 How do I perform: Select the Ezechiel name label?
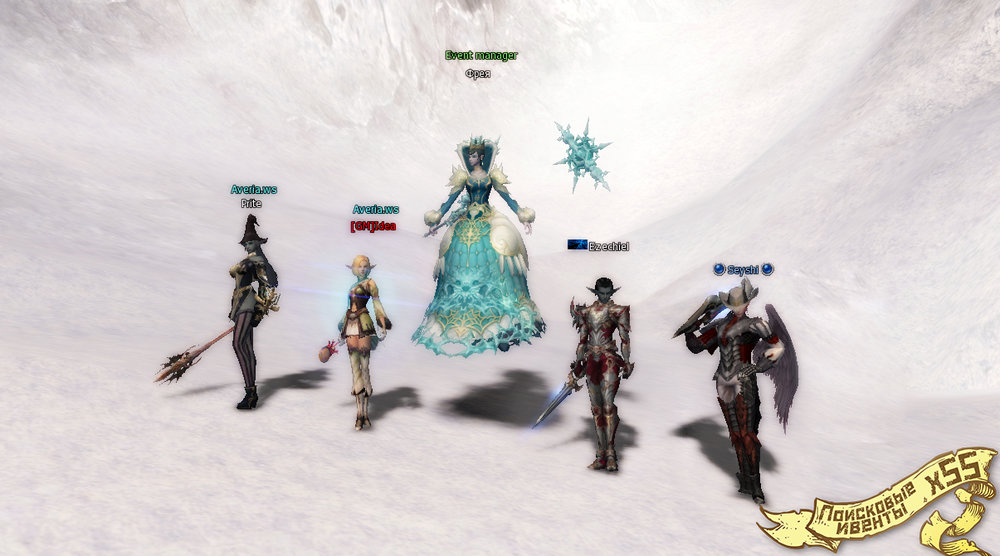click(607, 245)
